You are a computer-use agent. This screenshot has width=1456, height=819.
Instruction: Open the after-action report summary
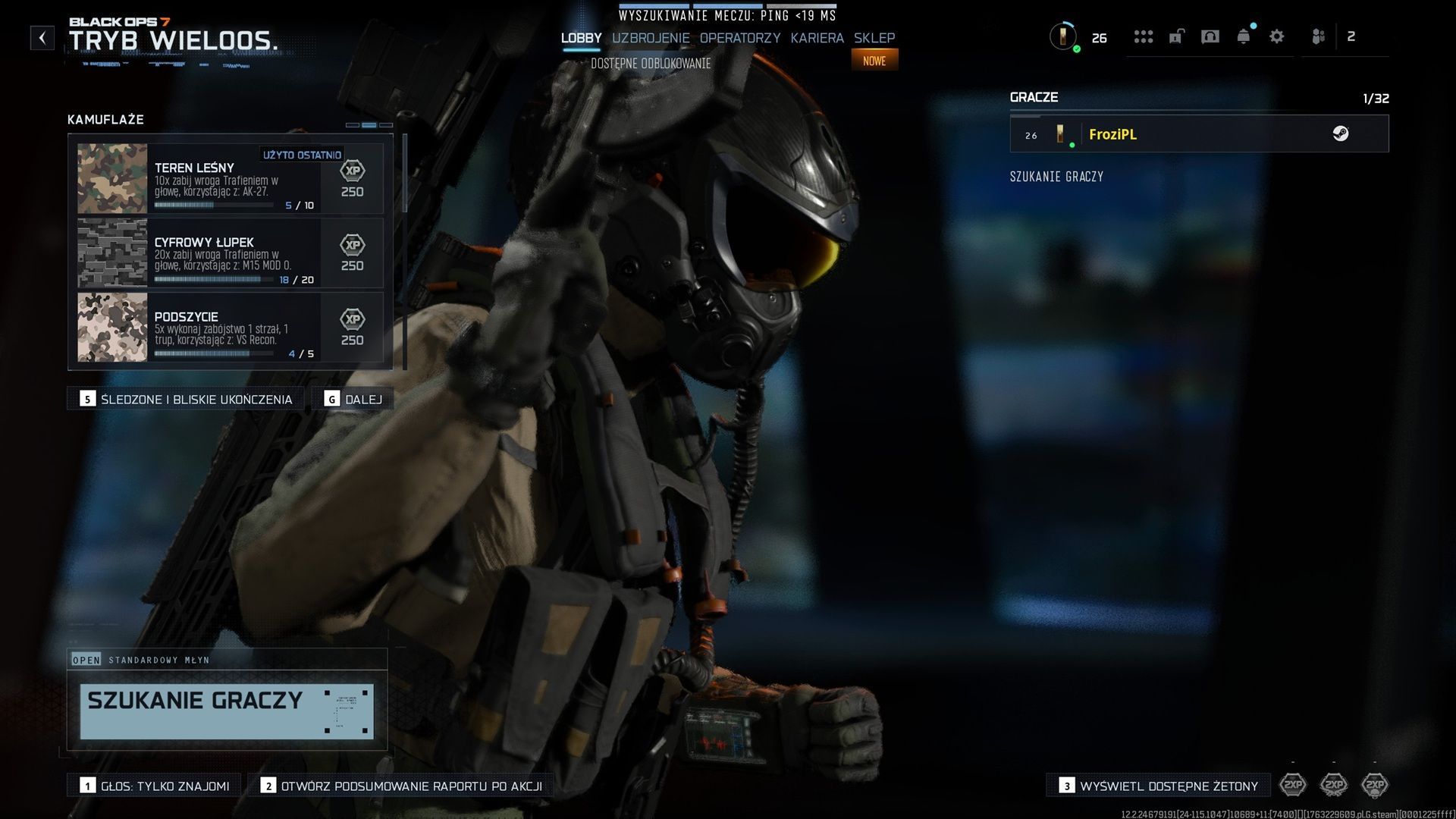(401, 786)
